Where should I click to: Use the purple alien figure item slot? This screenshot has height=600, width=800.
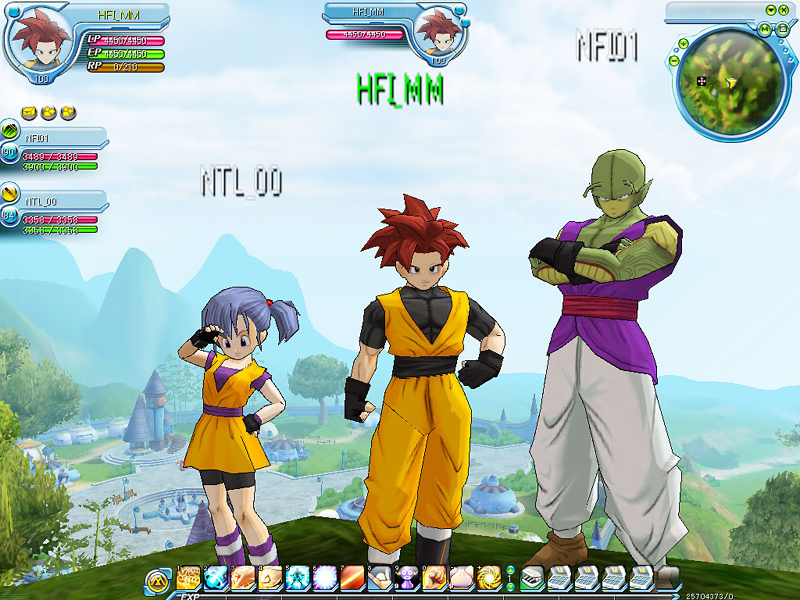point(407,577)
